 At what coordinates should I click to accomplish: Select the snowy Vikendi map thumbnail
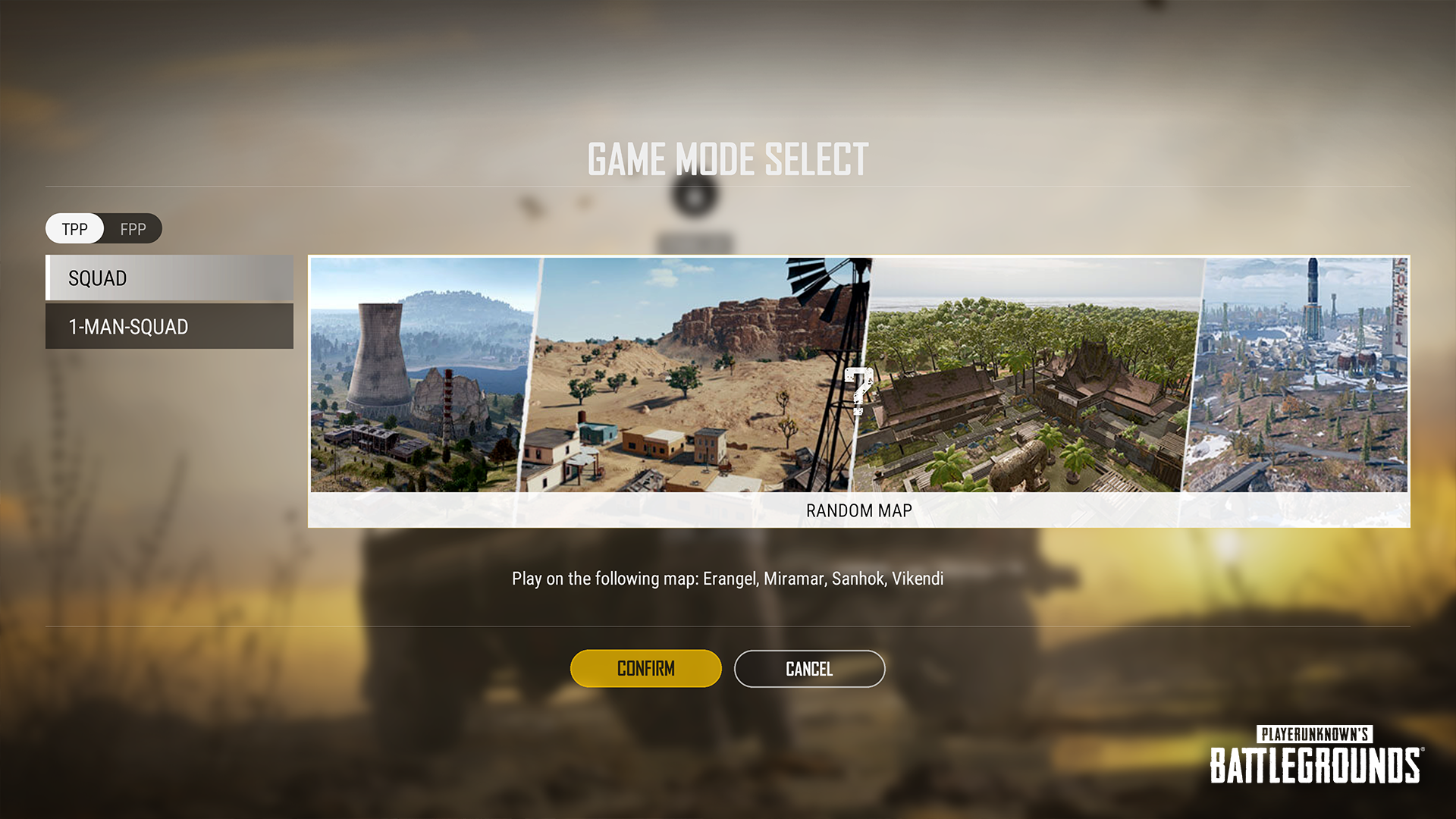1304,379
